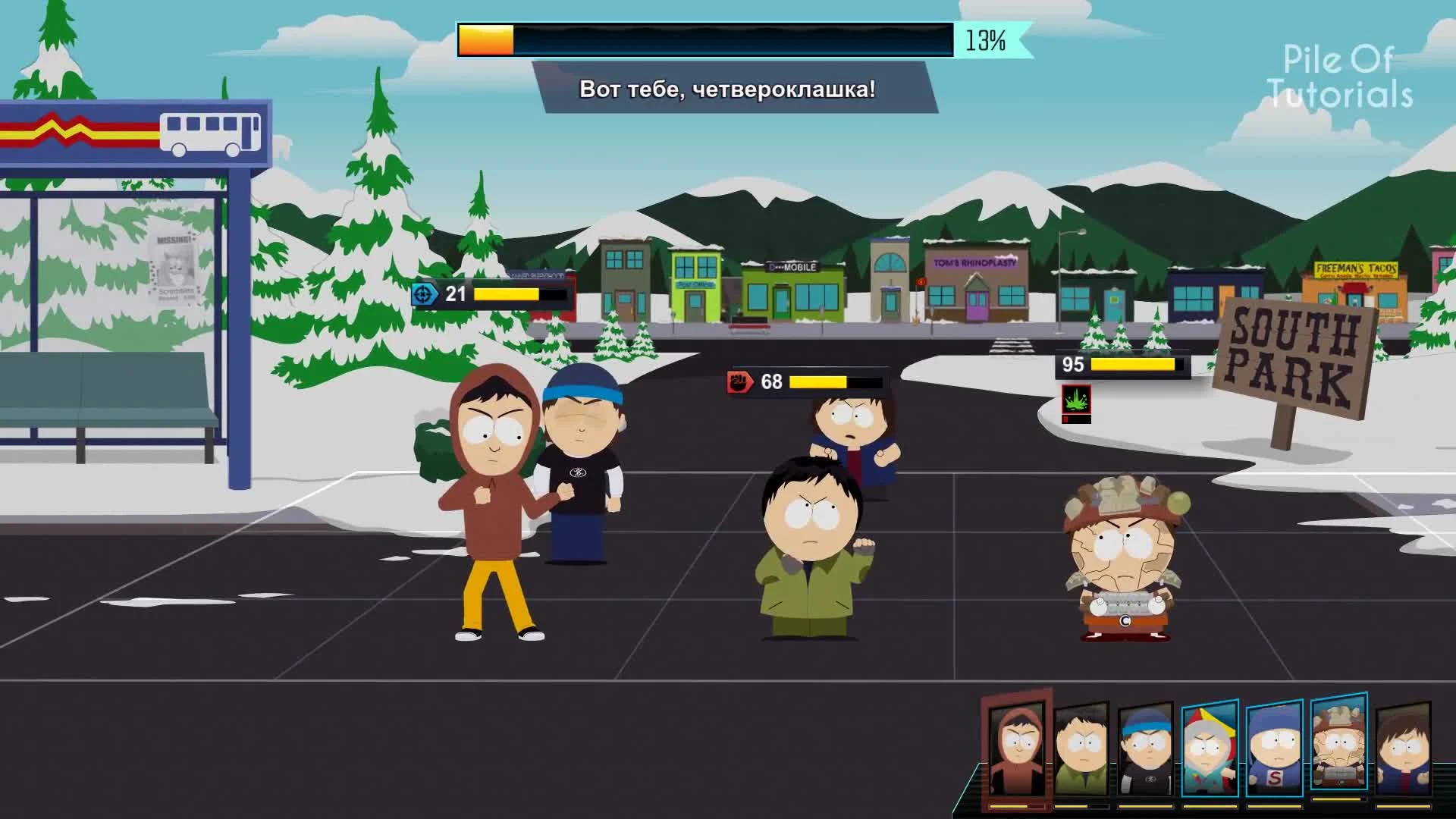Select the green splat debuff icon under the 95 health bar
1456x819 pixels.
(1077, 400)
